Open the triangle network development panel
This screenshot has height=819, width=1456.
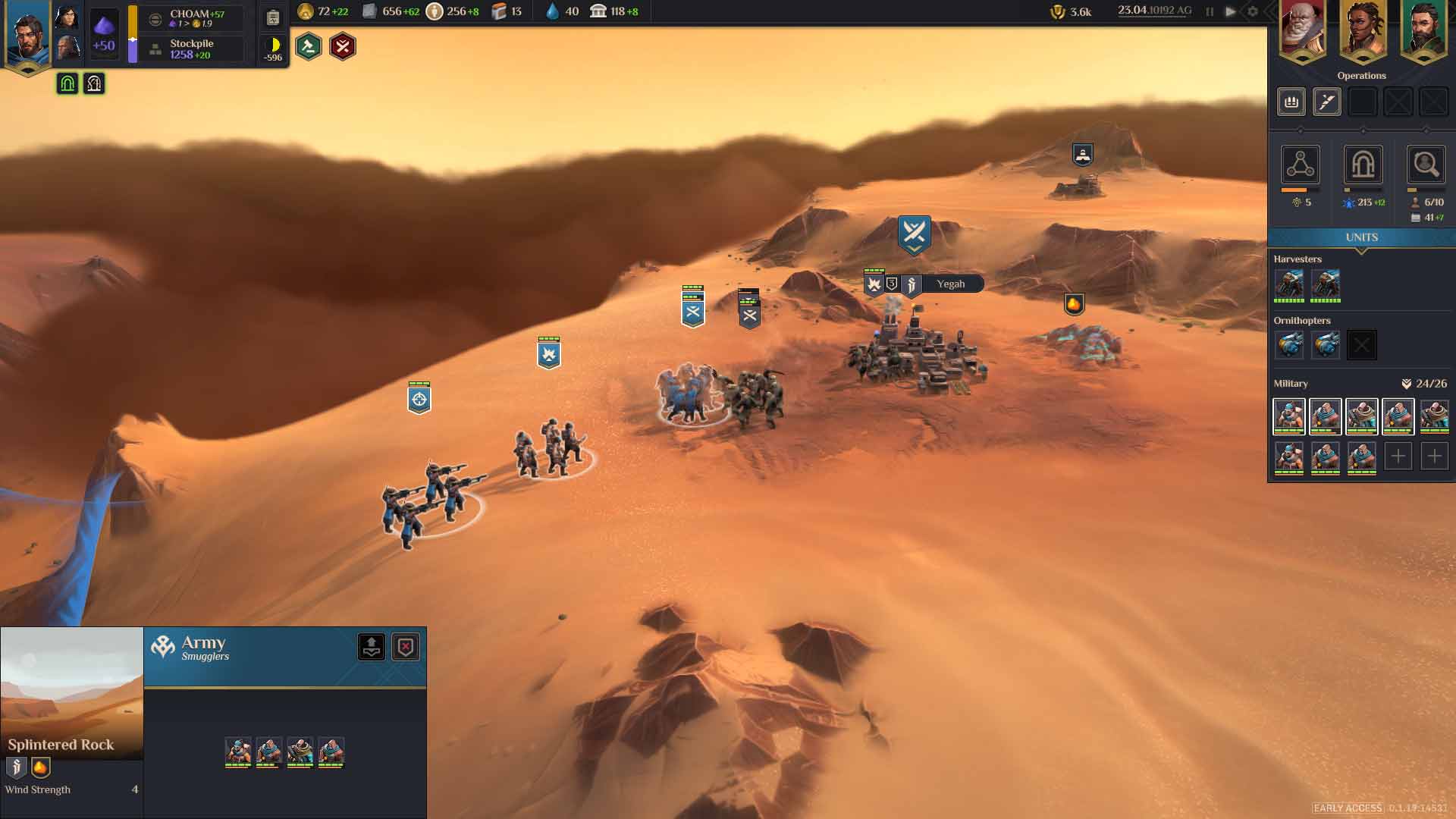coord(1300,165)
